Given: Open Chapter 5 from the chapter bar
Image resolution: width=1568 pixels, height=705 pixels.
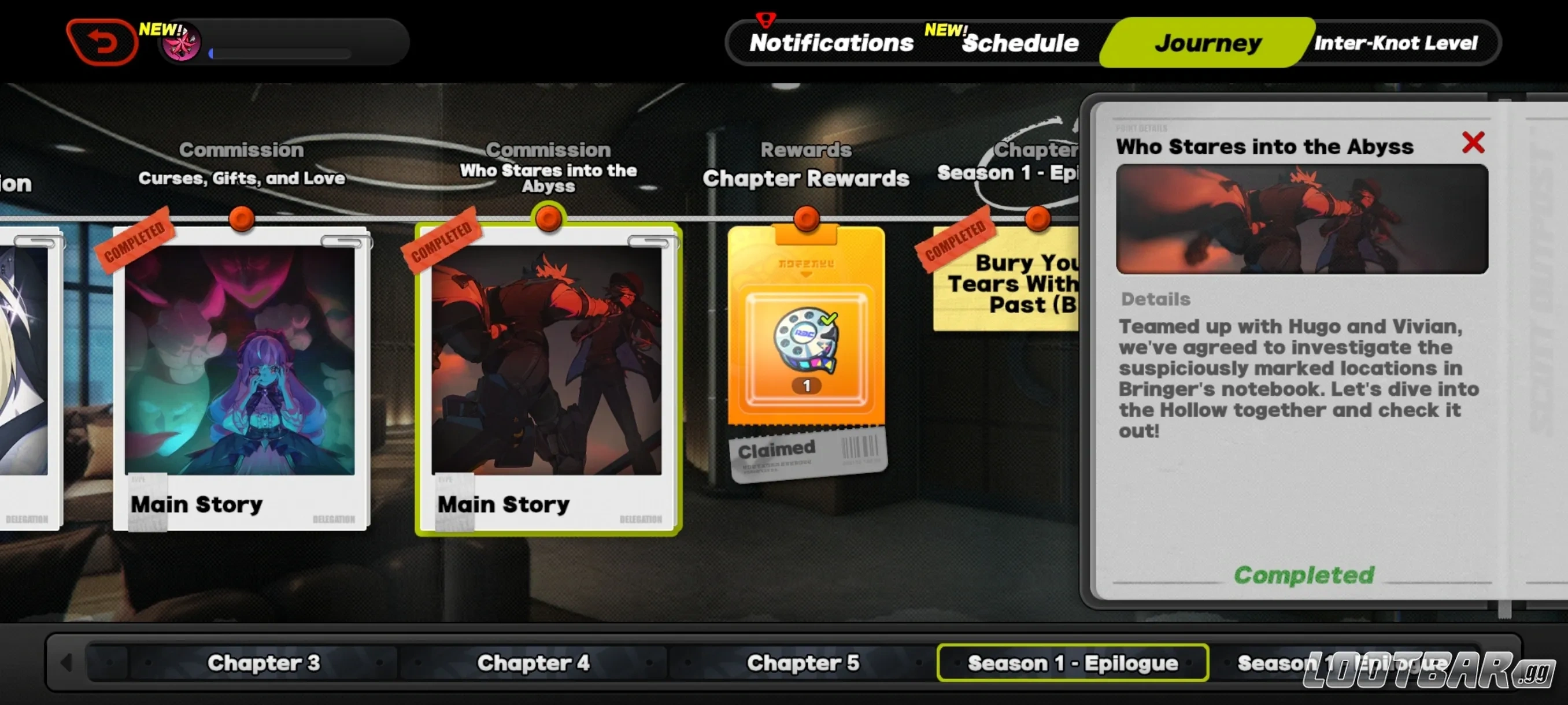Looking at the screenshot, I should tap(804, 663).
